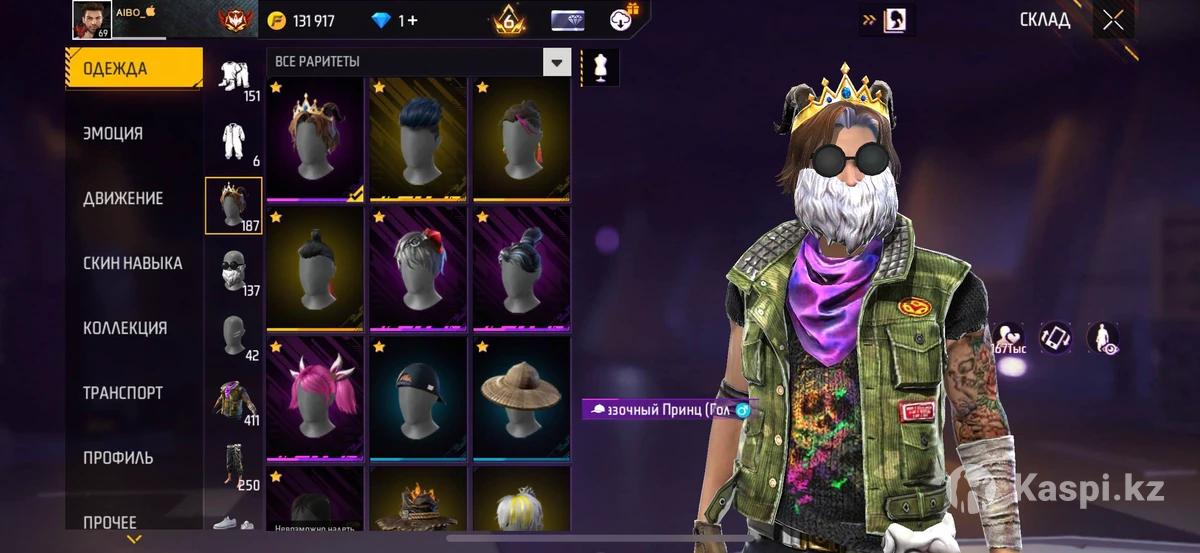This screenshot has height=553, width=1200.
Task: Select the pink twin-tail hair with horns
Action: [x=315, y=400]
